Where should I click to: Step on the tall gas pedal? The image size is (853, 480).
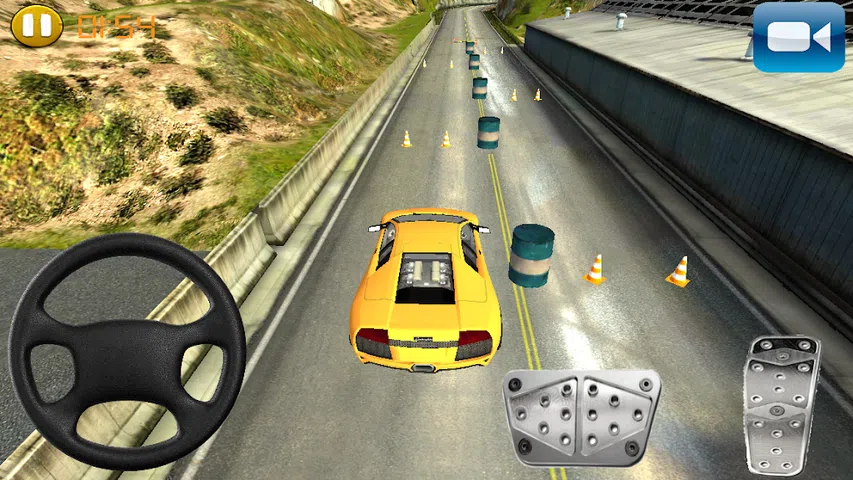pos(781,404)
